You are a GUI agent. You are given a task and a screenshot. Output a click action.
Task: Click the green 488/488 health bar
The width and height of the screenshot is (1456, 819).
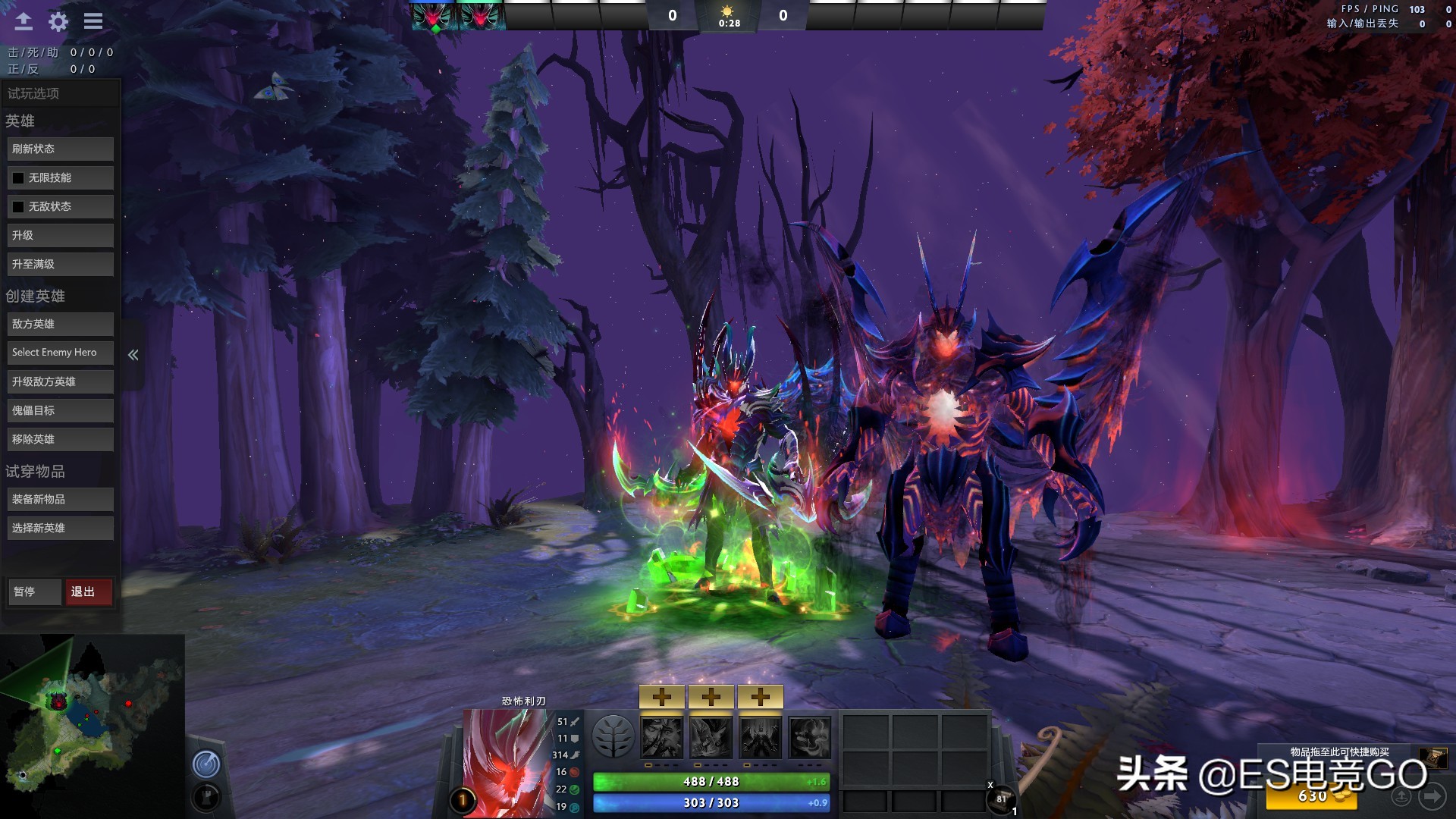click(x=711, y=781)
